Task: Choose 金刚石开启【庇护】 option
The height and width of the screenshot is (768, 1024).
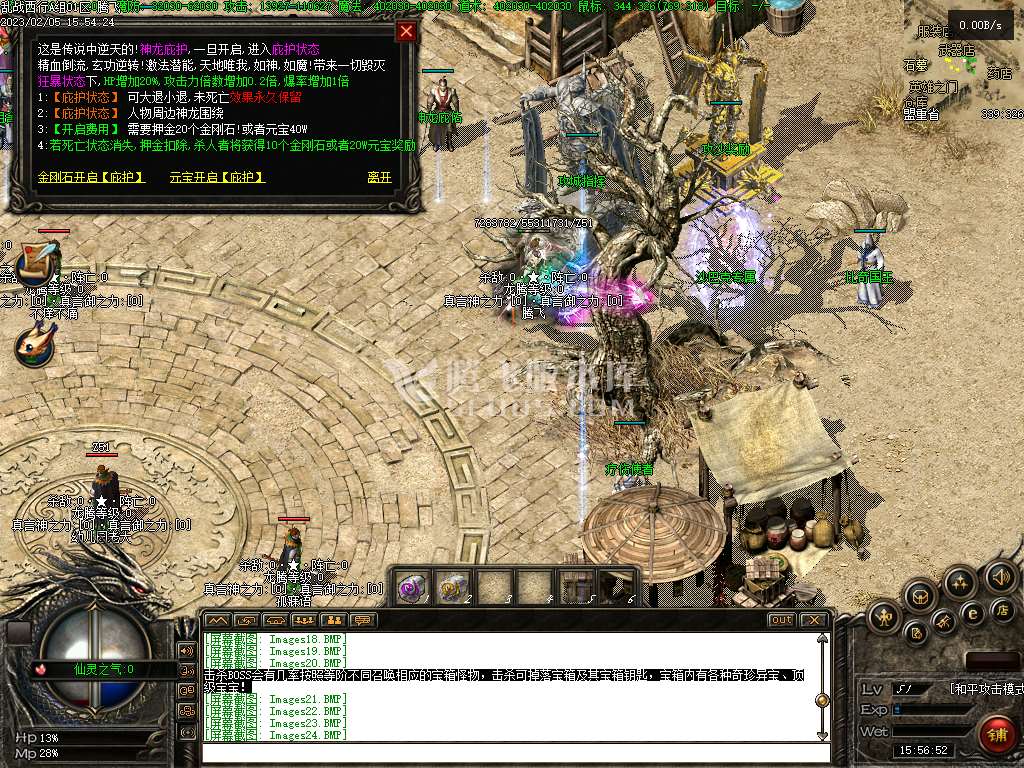Action: click(x=91, y=178)
